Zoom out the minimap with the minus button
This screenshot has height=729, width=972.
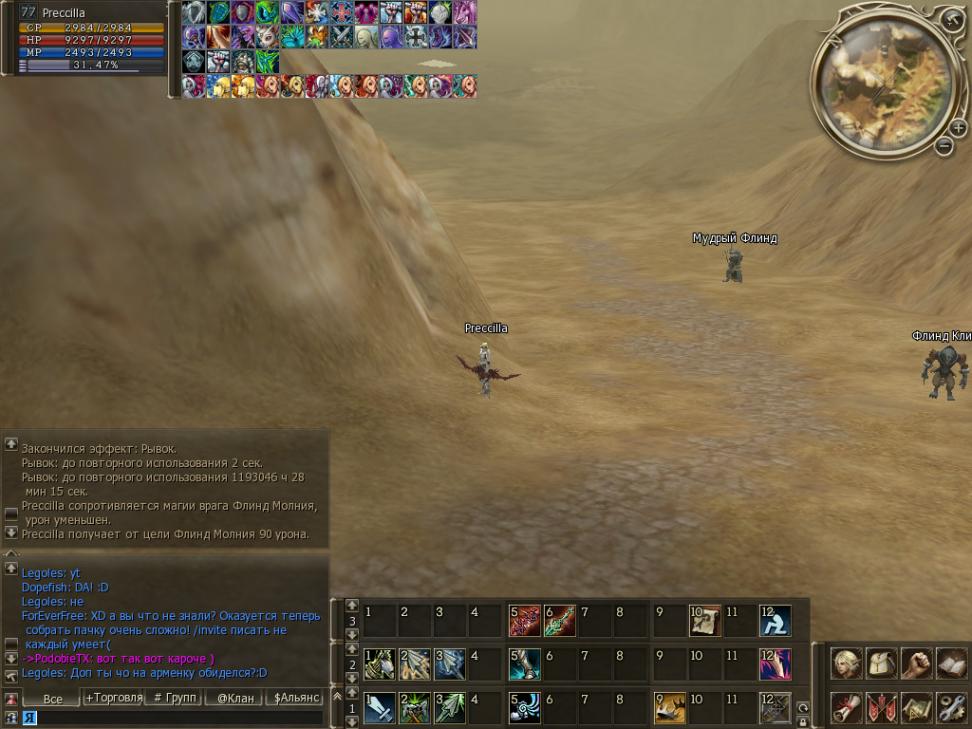(x=944, y=147)
